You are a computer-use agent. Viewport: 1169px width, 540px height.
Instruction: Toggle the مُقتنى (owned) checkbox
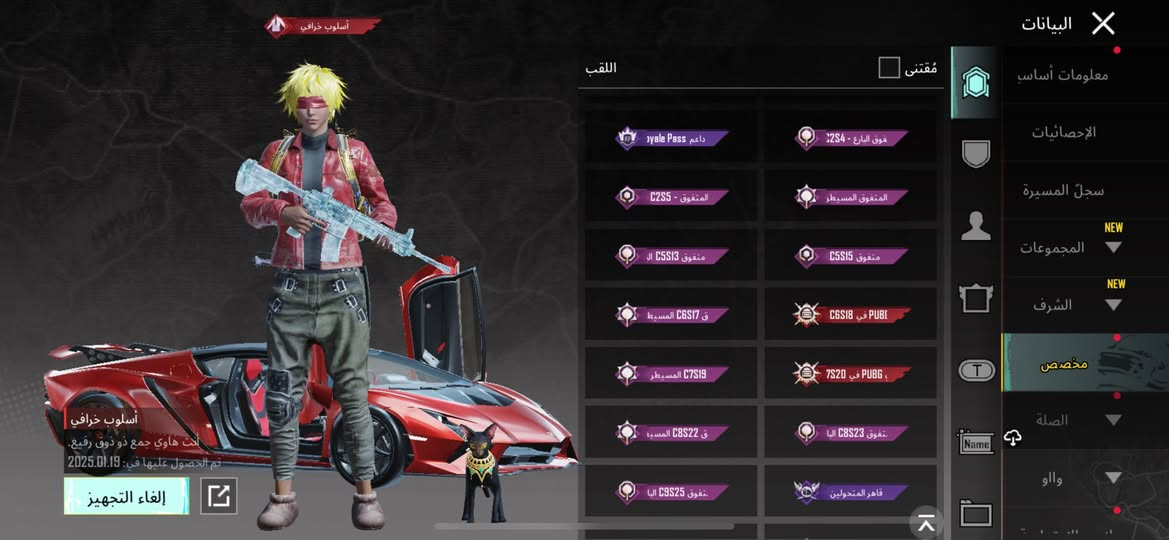(889, 68)
